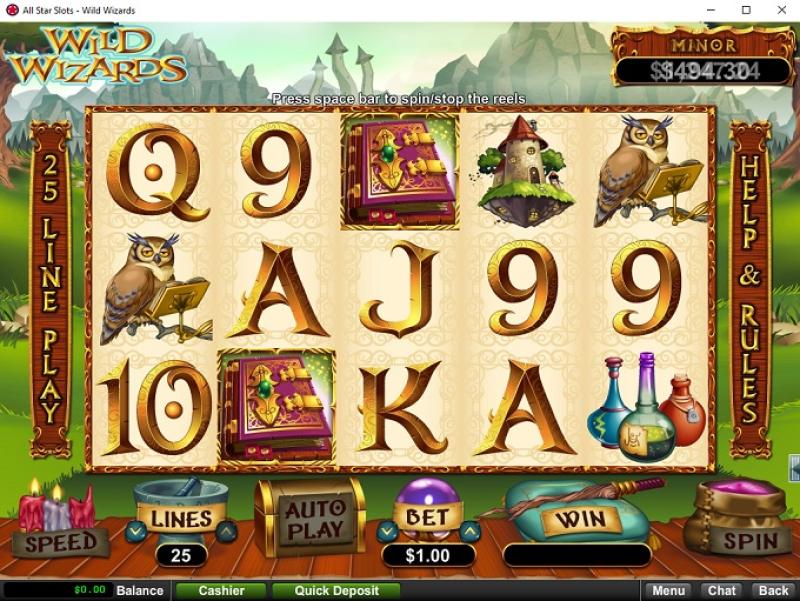800x601 pixels.
Task: Open the Menu in the bottom bar
Action: (669, 591)
